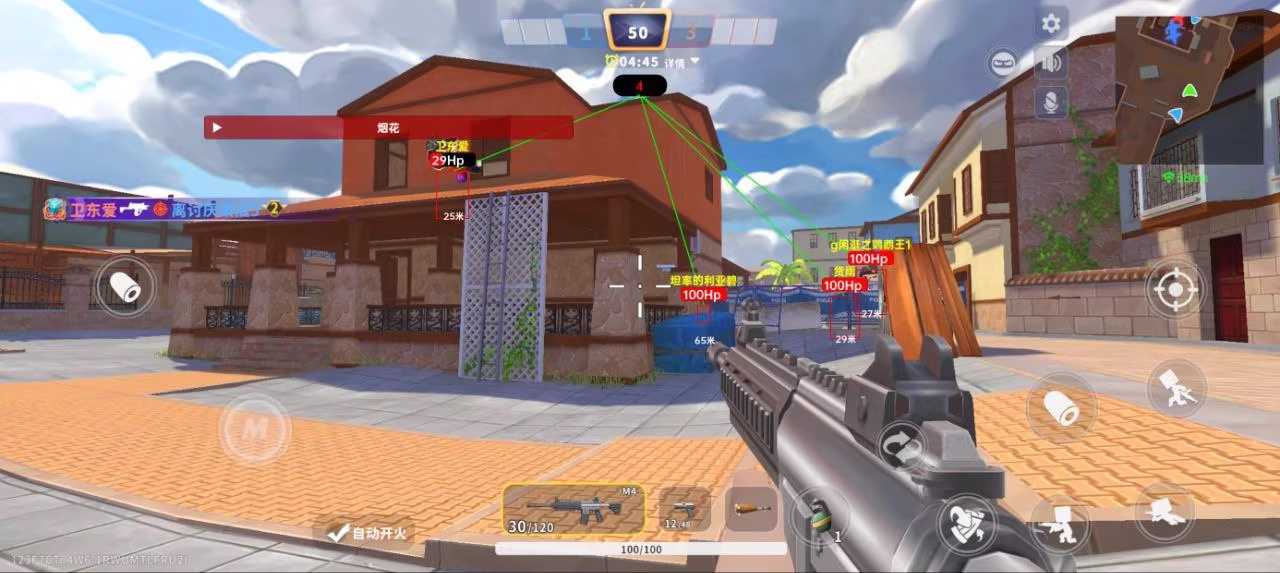Tap the crouch stance button
This screenshot has width=1280, height=573.
click(1060, 522)
